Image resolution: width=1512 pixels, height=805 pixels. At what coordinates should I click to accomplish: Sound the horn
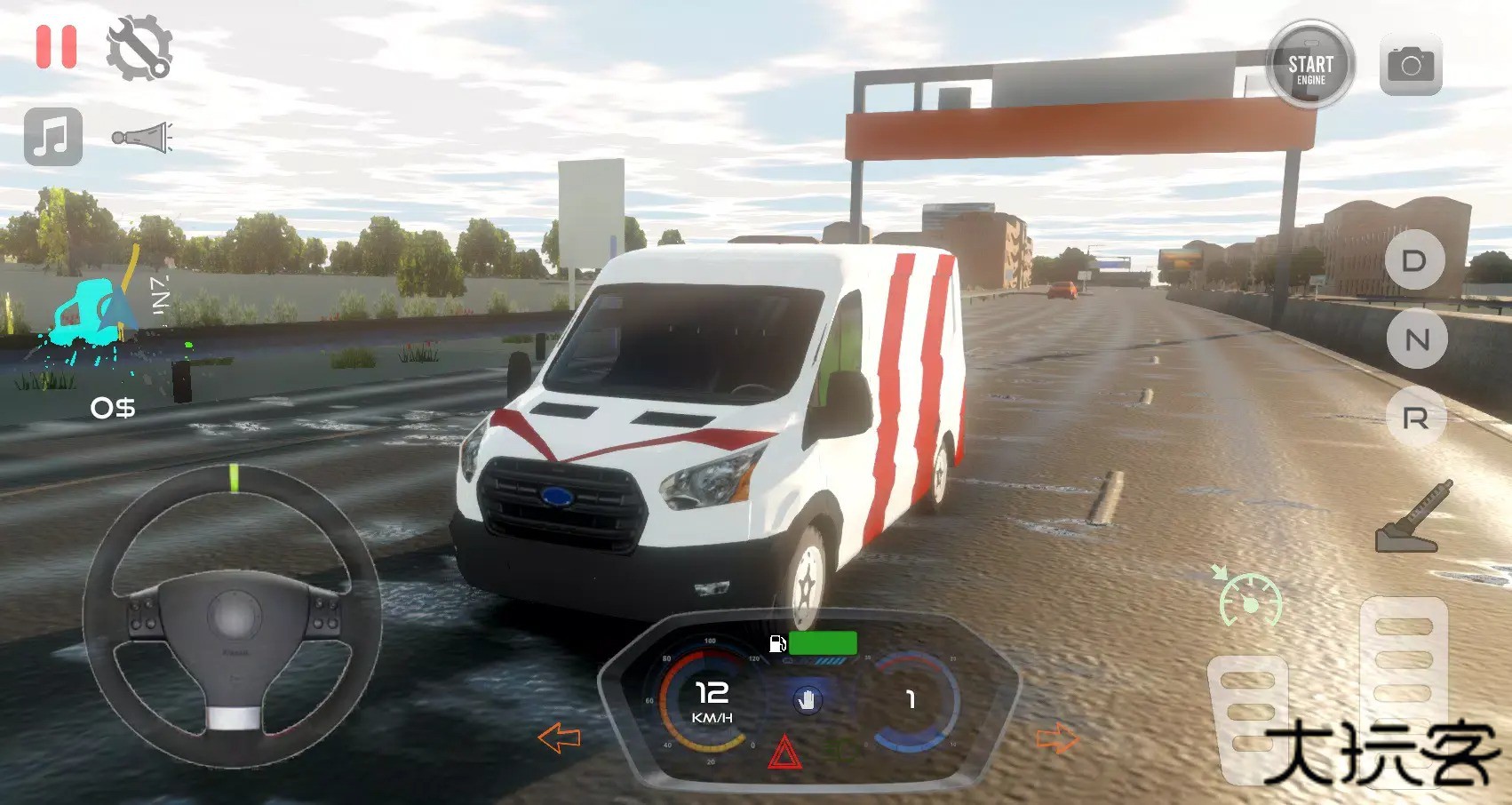click(x=142, y=135)
